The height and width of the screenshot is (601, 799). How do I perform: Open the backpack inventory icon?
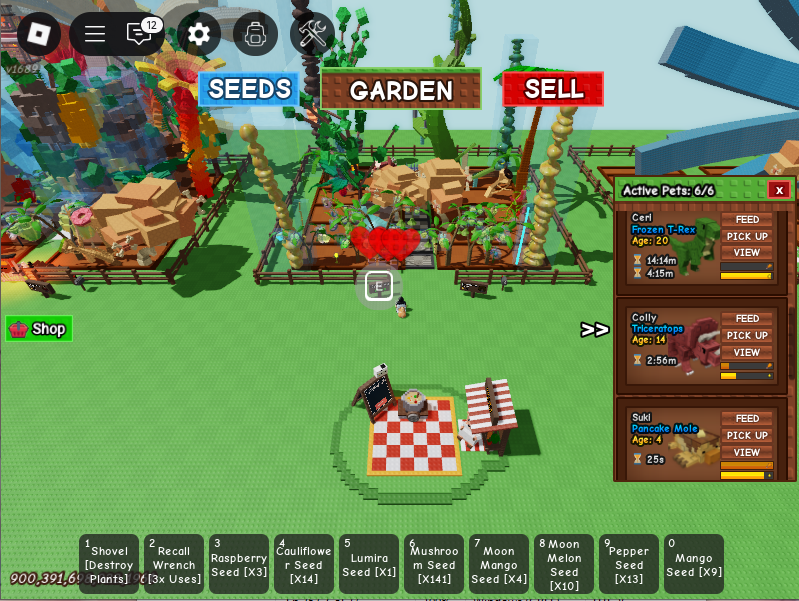[x=255, y=34]
